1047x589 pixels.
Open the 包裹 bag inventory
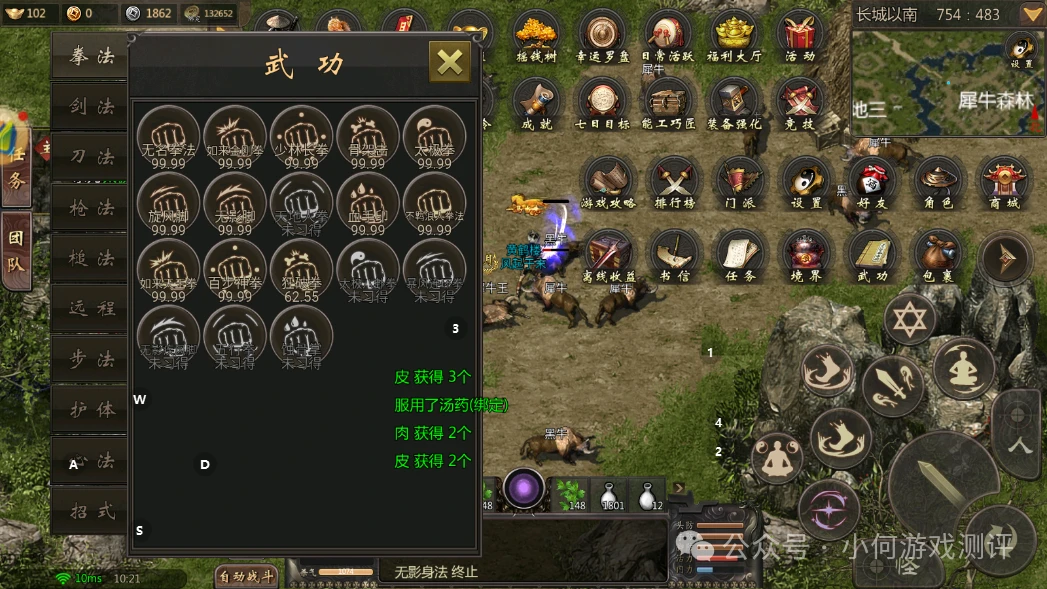[938, 256]
